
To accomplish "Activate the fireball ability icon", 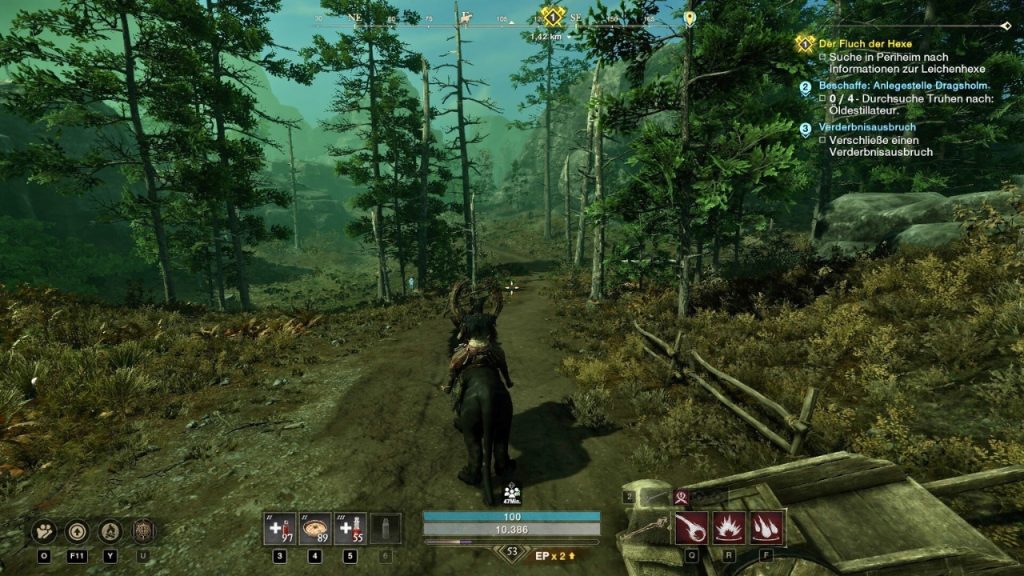I will point(691,527).
